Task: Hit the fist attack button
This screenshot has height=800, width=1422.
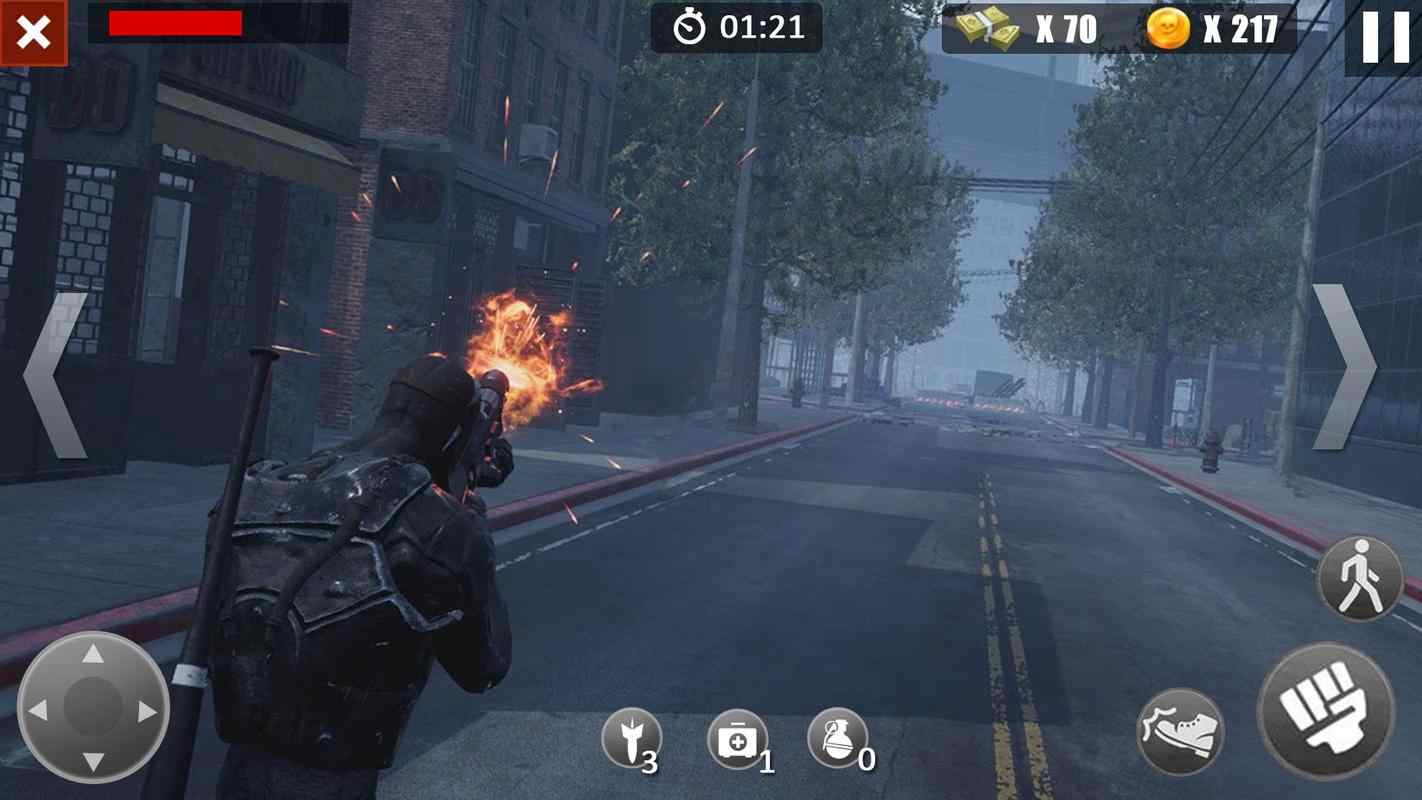Action: pyautogui.click(x=1326, y=711)
